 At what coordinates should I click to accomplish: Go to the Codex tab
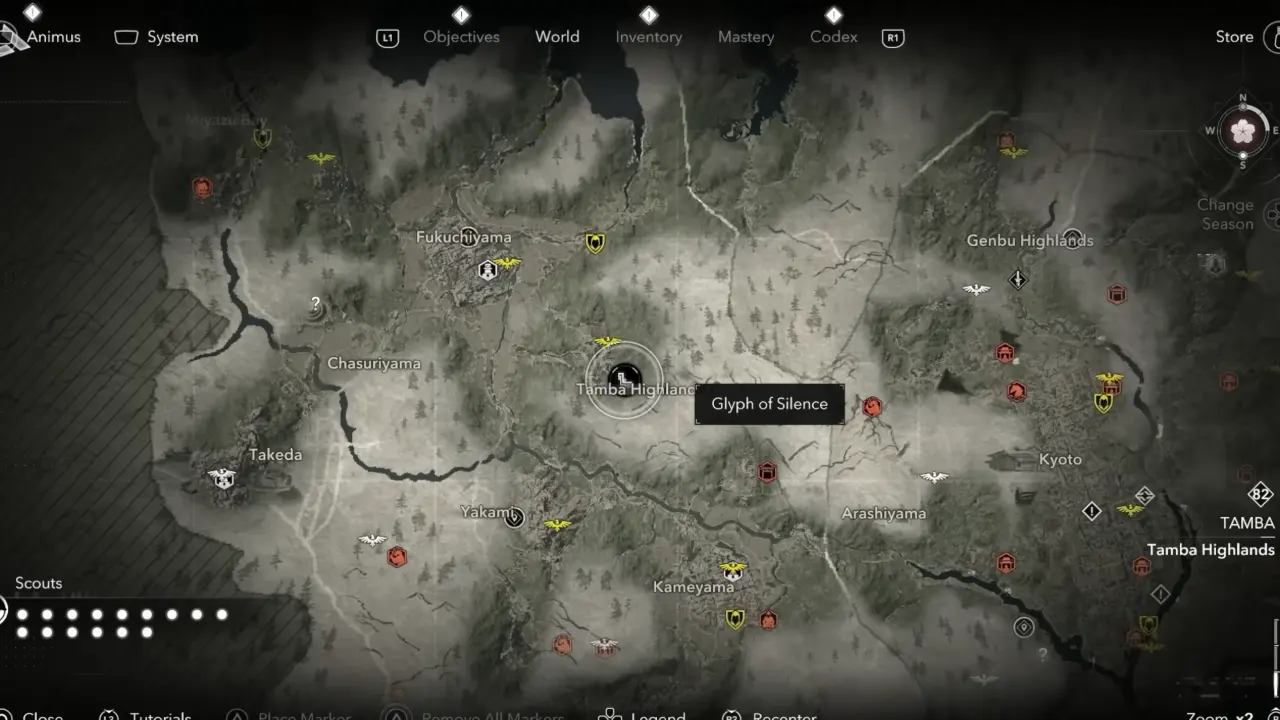click(833, 37)
